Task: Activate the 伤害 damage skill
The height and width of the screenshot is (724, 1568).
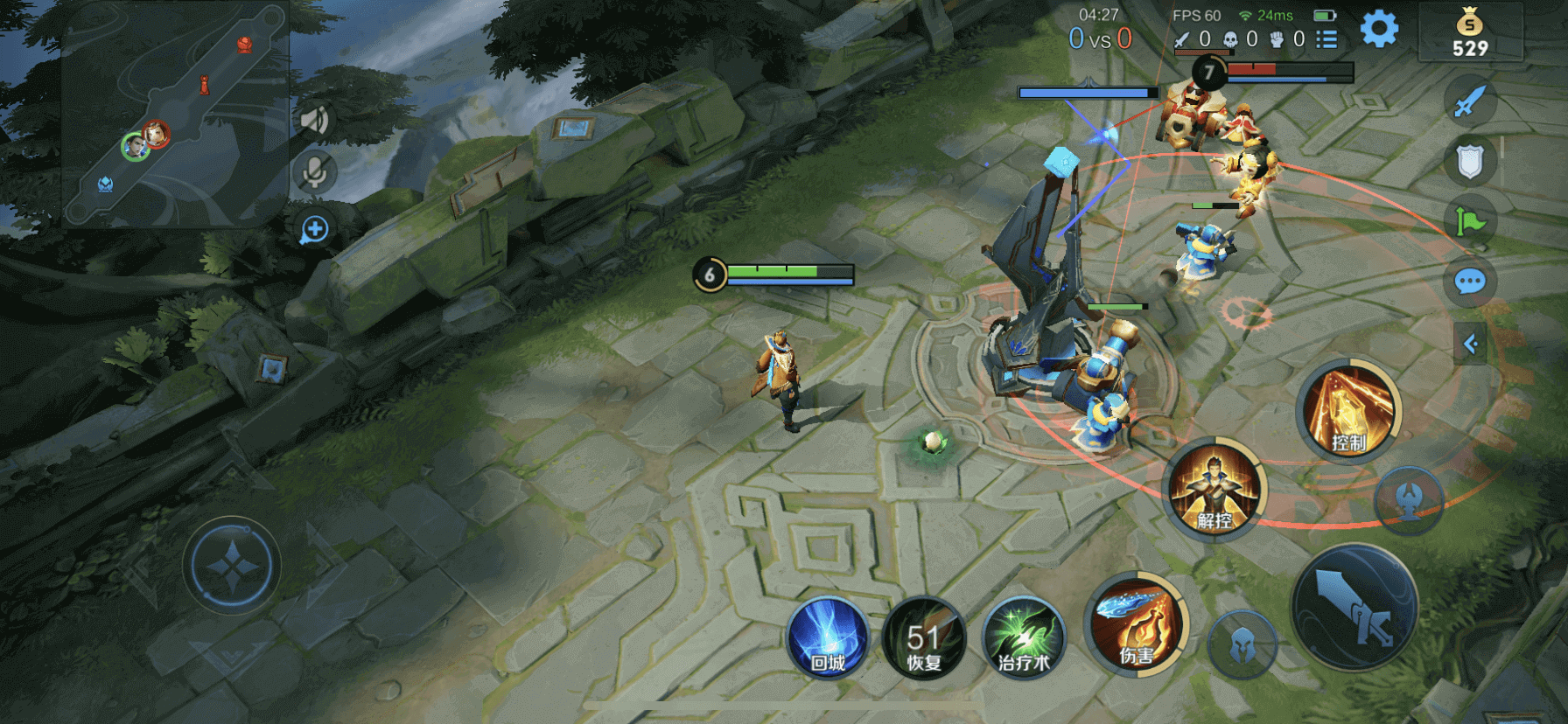Action: click(1137, 624)
